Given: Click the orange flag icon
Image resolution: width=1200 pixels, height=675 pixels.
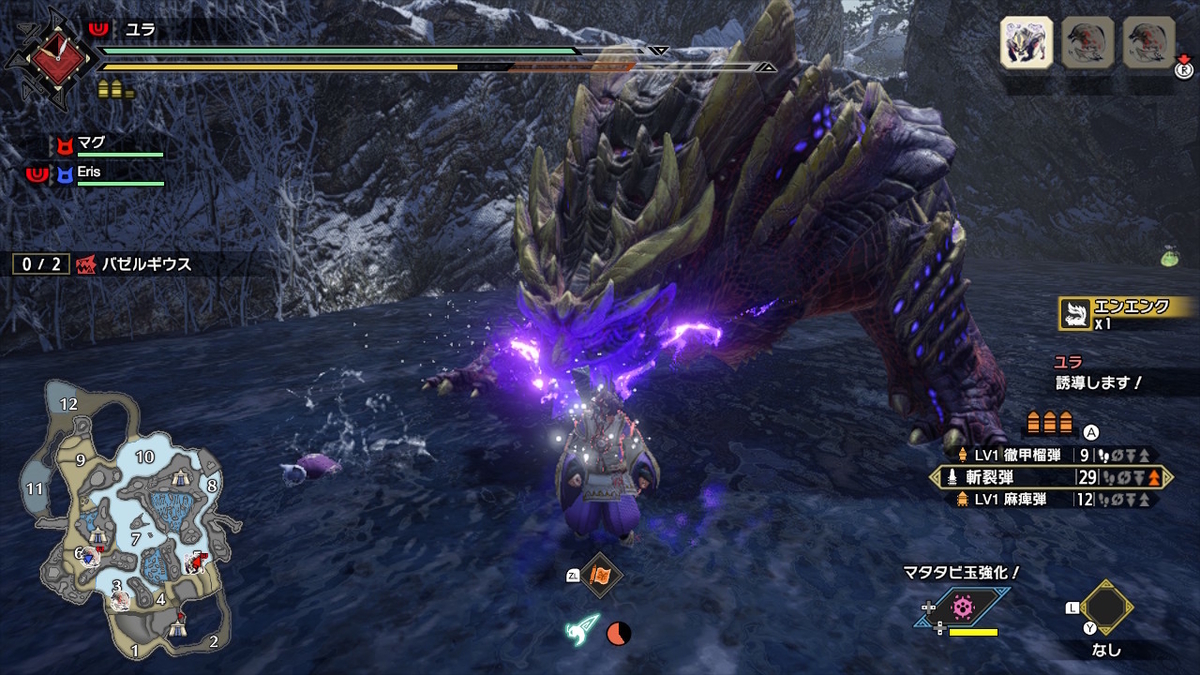Looking at the screenshot, I should coord(602,576).
